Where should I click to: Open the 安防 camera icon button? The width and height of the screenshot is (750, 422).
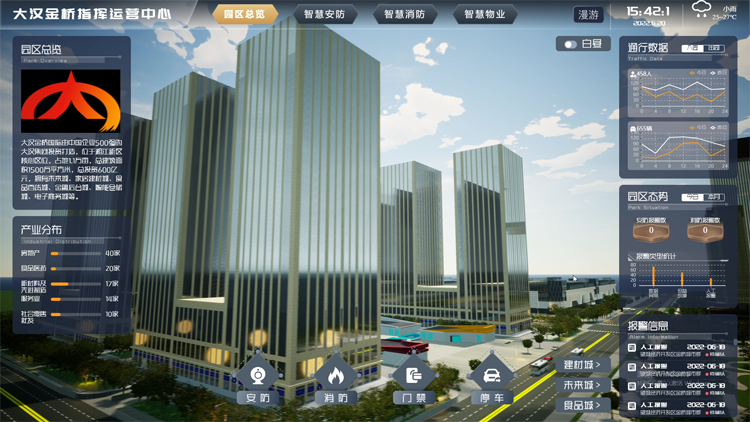(258, 378)
